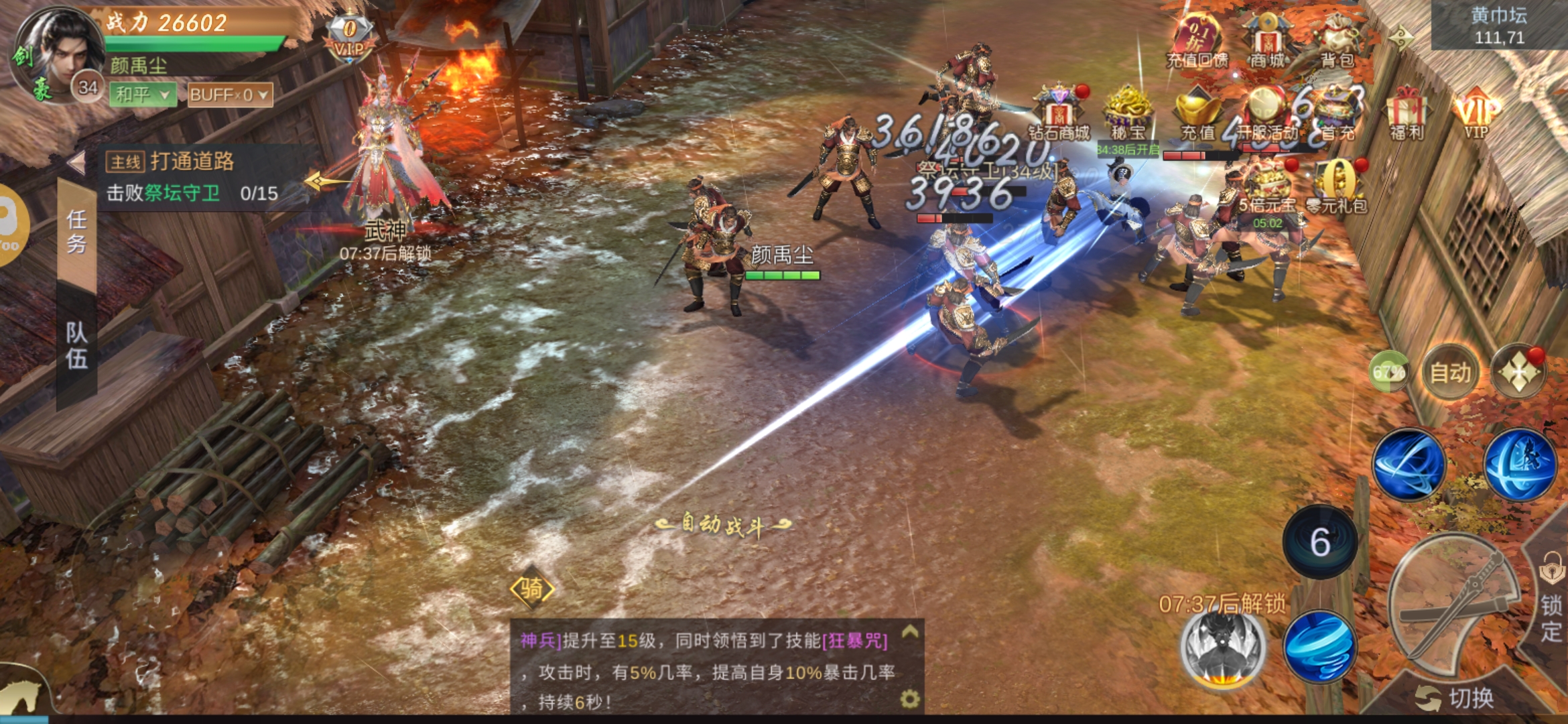This screenshot has height=724, width=1568.
Task: Select the 任务 quest tab
Action: point(76,231)
